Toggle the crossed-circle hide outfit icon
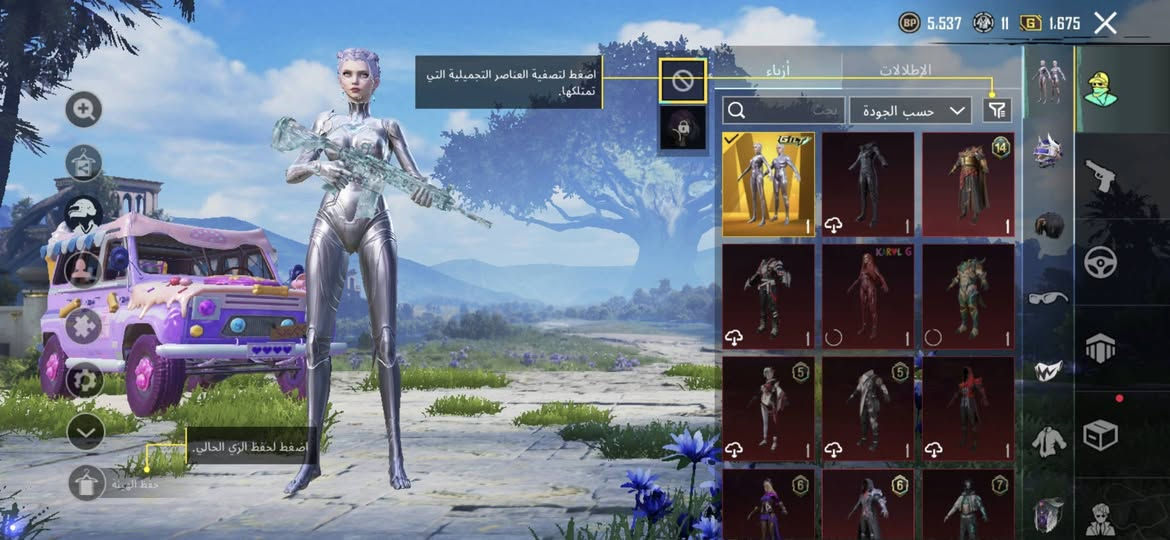This screenshot has width=1170, height=540. tap(683, 81)
